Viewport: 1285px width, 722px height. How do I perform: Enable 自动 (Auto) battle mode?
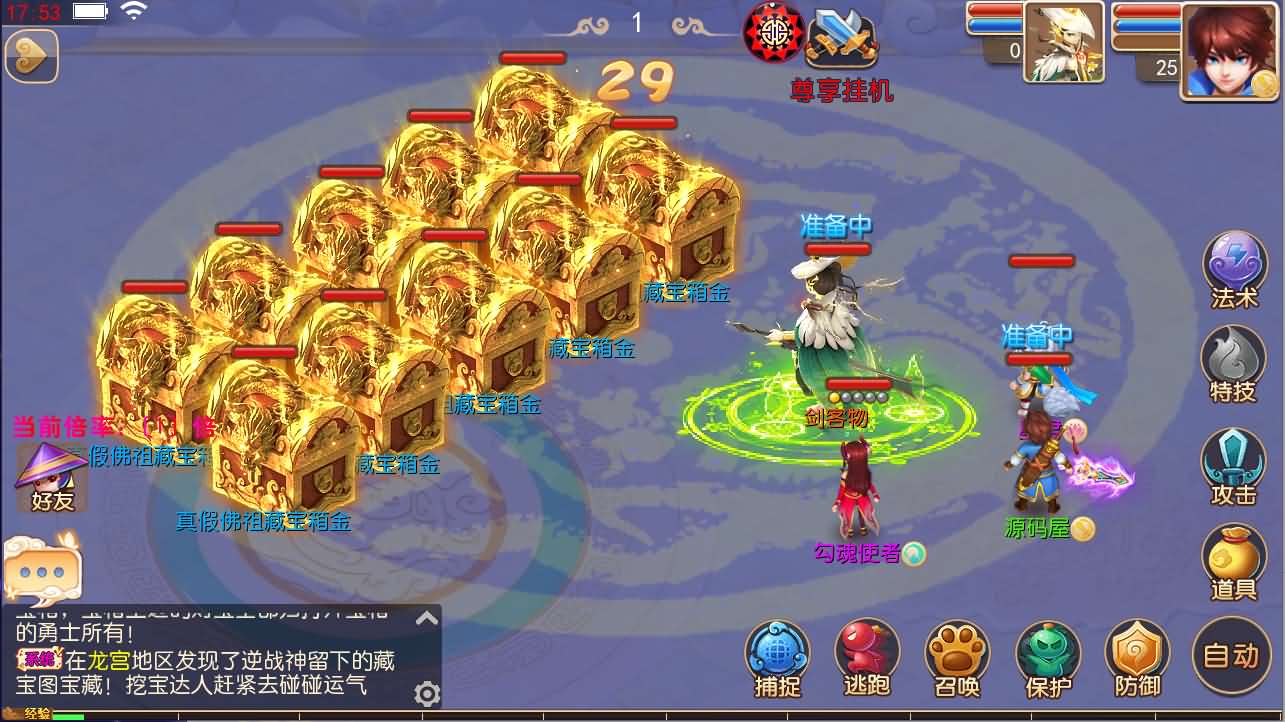1234,655
